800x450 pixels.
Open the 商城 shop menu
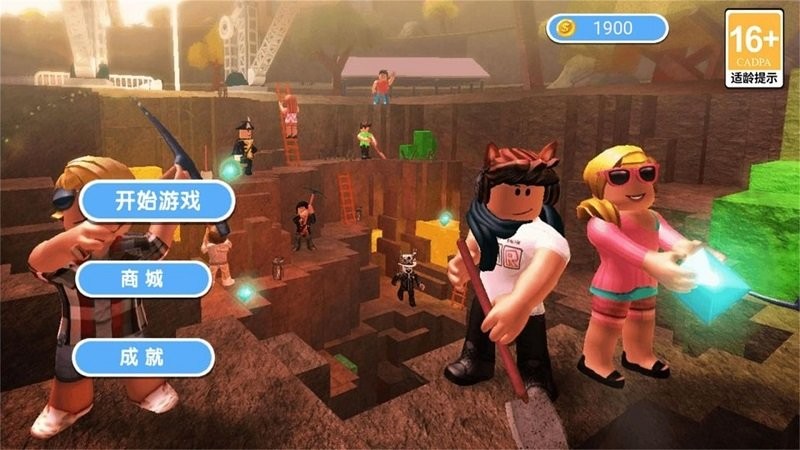click(143, 279)
